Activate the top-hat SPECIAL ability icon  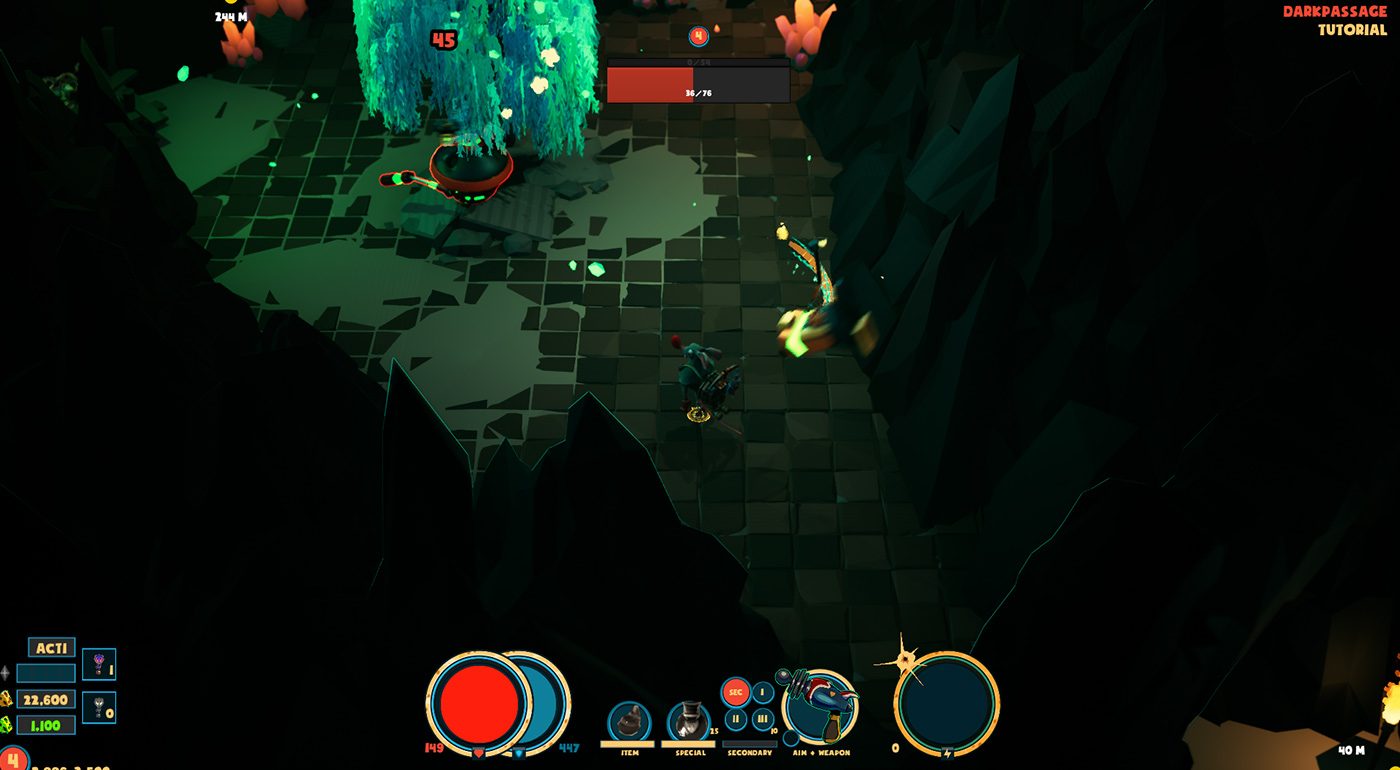click(687, 719)
